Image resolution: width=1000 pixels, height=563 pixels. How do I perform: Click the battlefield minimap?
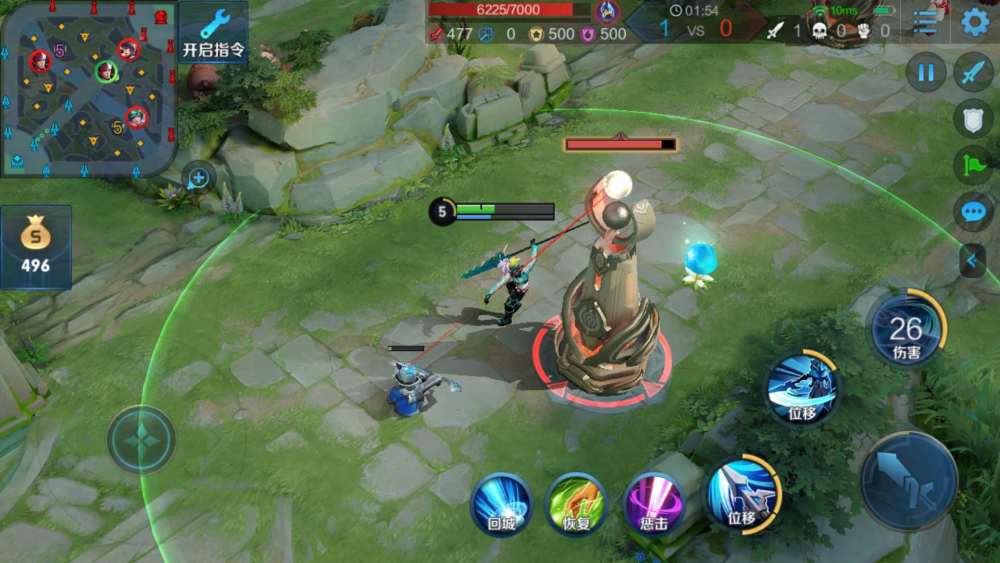click(89, 89)
